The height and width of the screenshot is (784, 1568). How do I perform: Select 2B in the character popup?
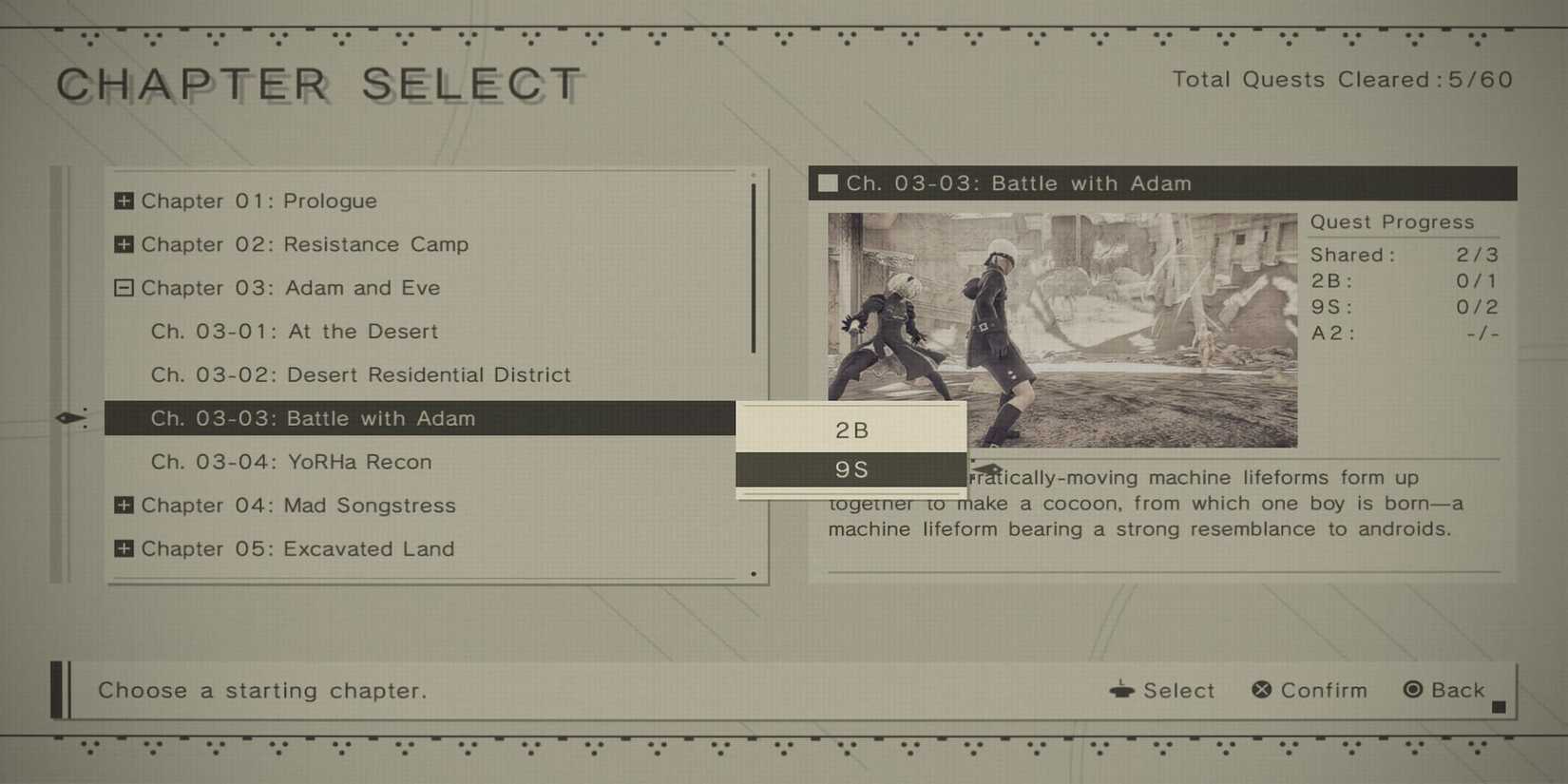click(852, 430)
